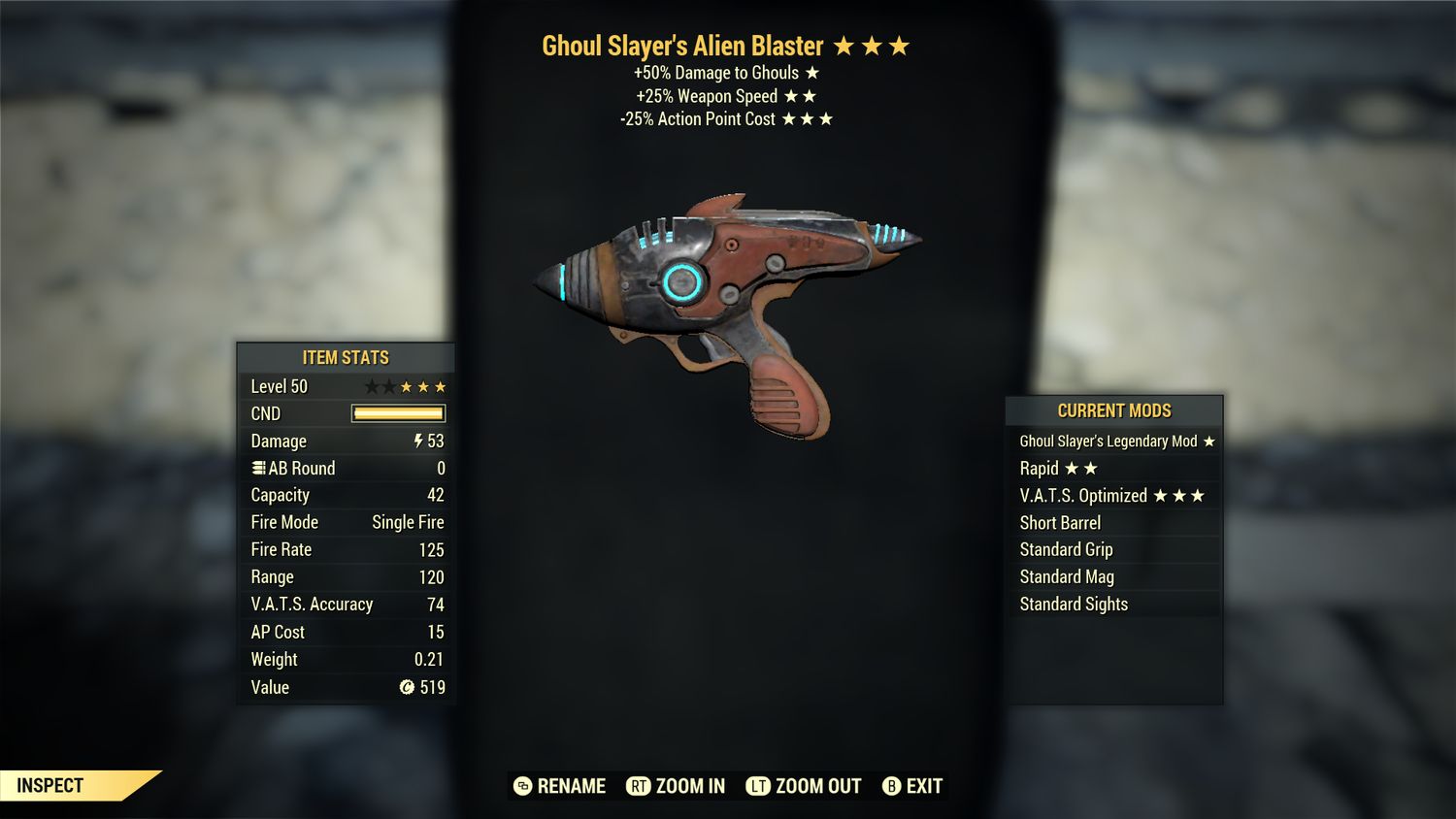Viewport: 1456px width, 819px height.
Task: Click the B button icon beside Exit
Action: (x=889, y=786)
